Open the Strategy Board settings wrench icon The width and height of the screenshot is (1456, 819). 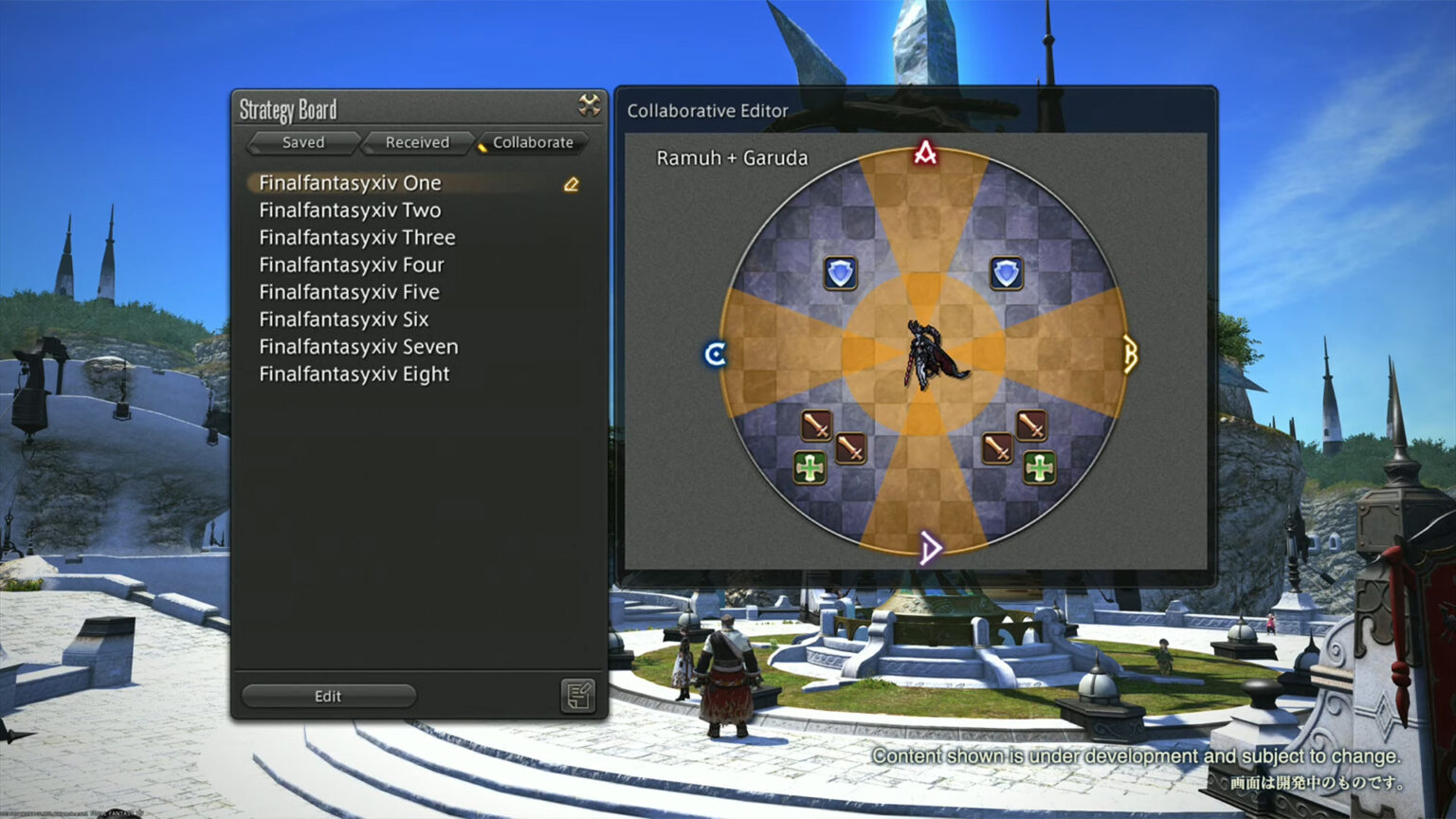589,107
